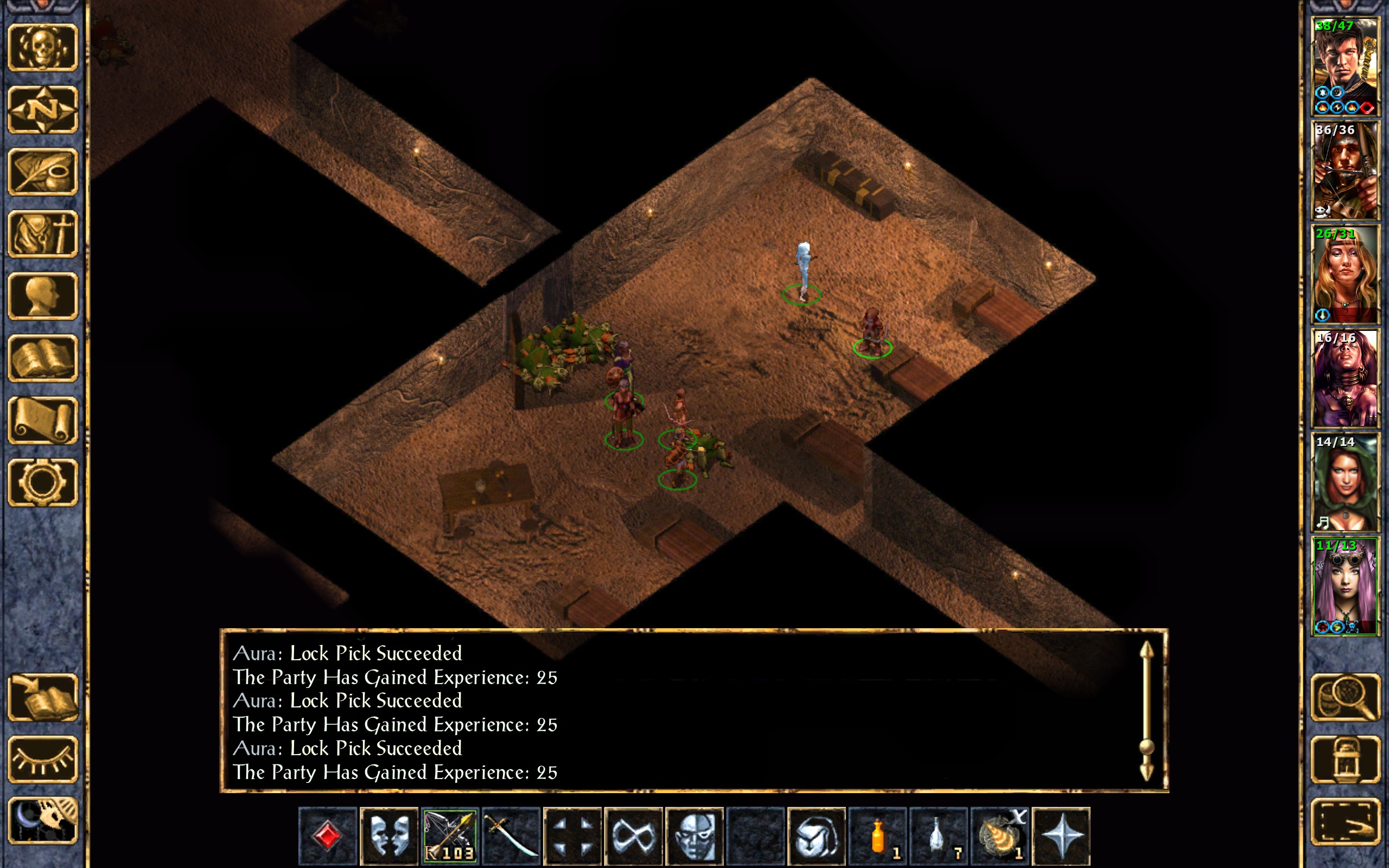Open the priest scroll button
Image resolution: width=1389 pixels, height=868 pixels.
pyautogui.click(x=42, y=420)
